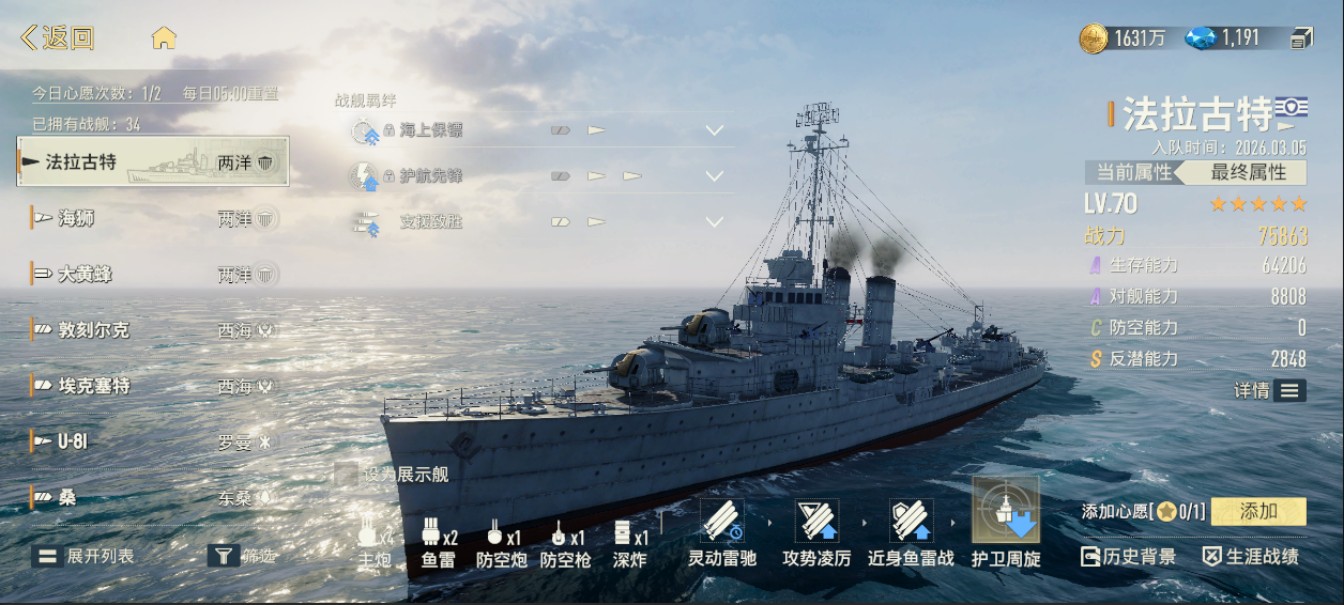1344x605 pixels.
Task: Show the 当前属性 tab
Action: (x=1133, y=172)
